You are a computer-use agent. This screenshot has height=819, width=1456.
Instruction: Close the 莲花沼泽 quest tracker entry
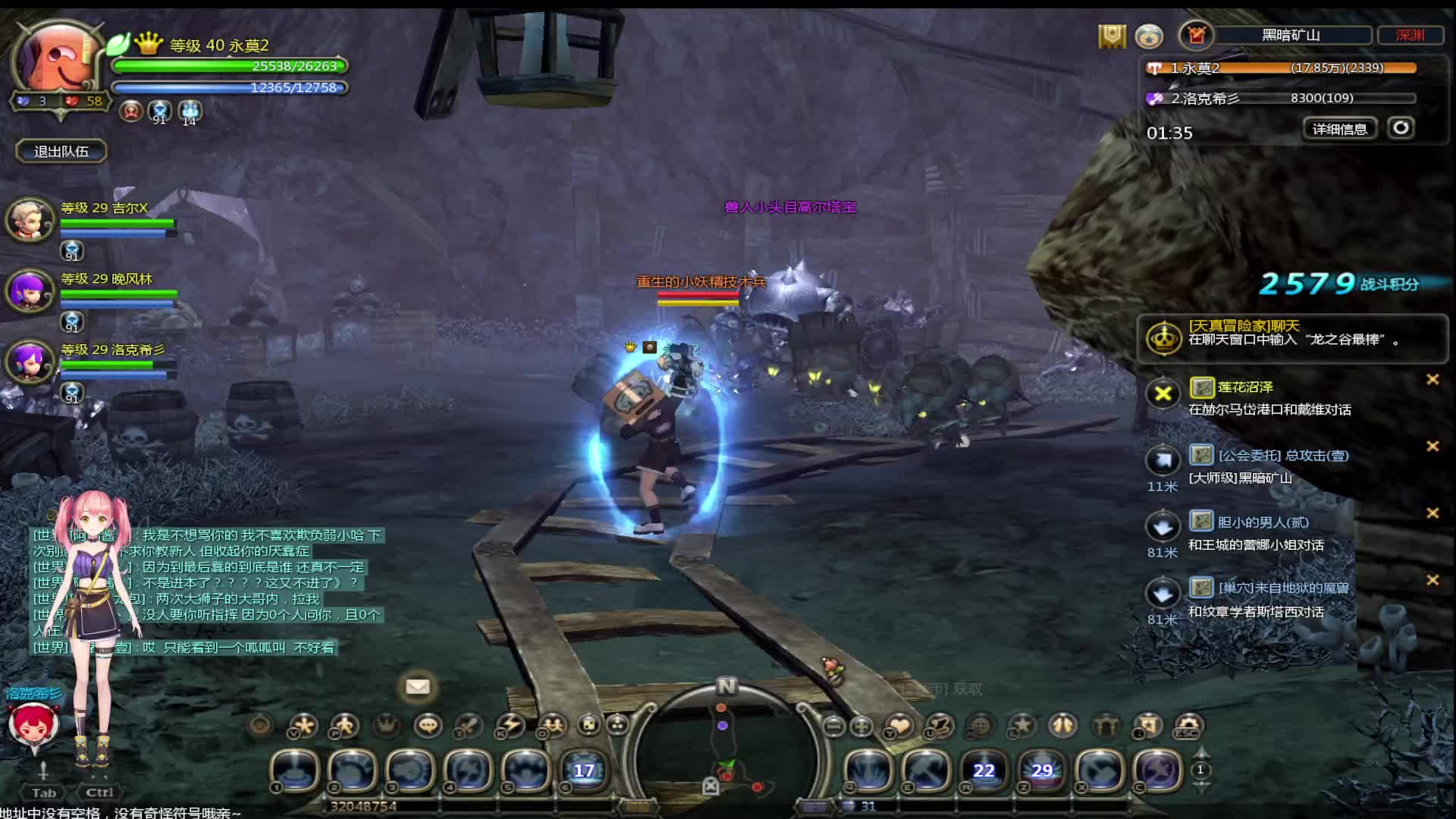[x=1432, y=379]
